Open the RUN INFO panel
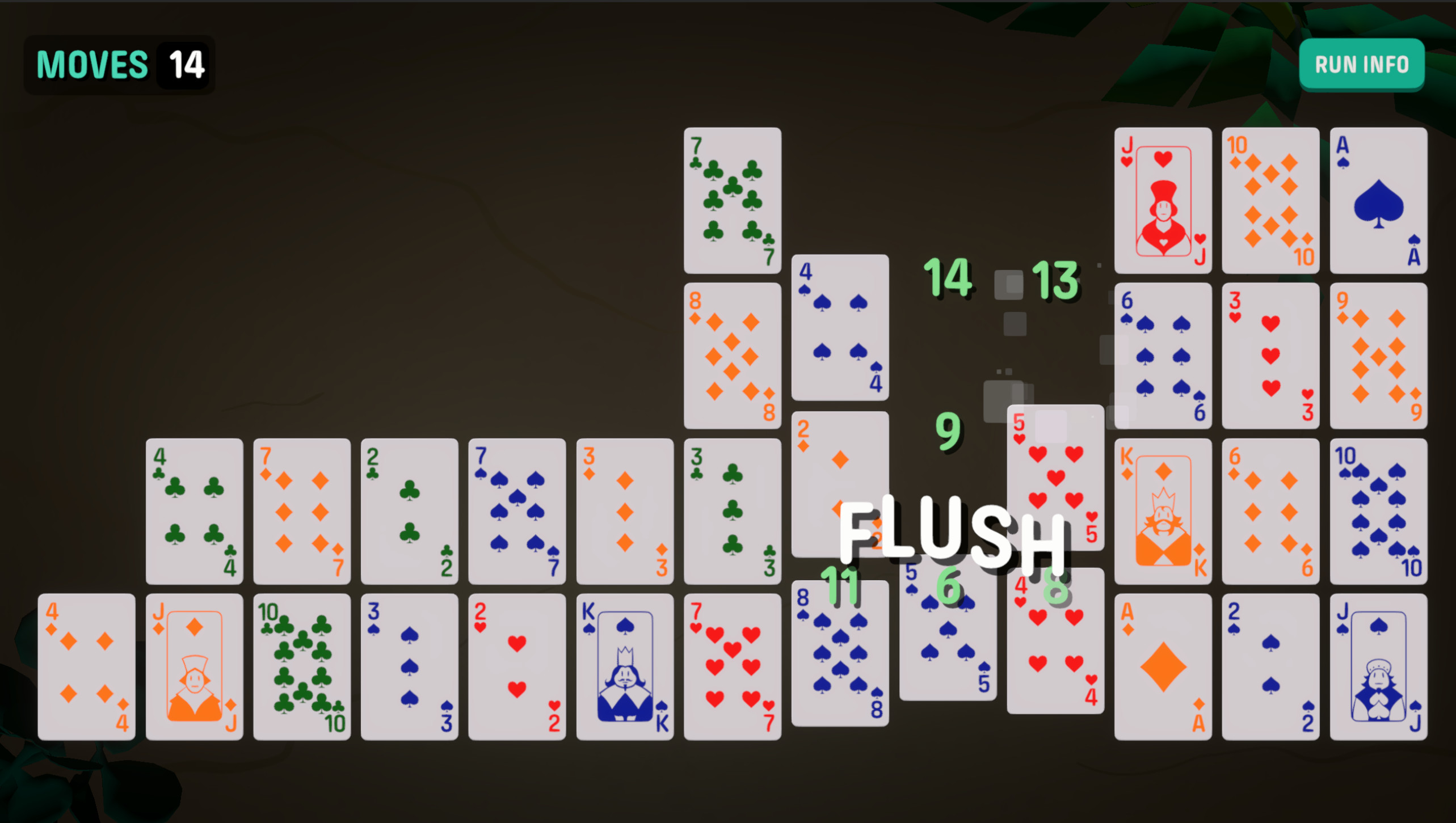Viewport: 1456px width, 823px height. click(x=1362, y=64)
